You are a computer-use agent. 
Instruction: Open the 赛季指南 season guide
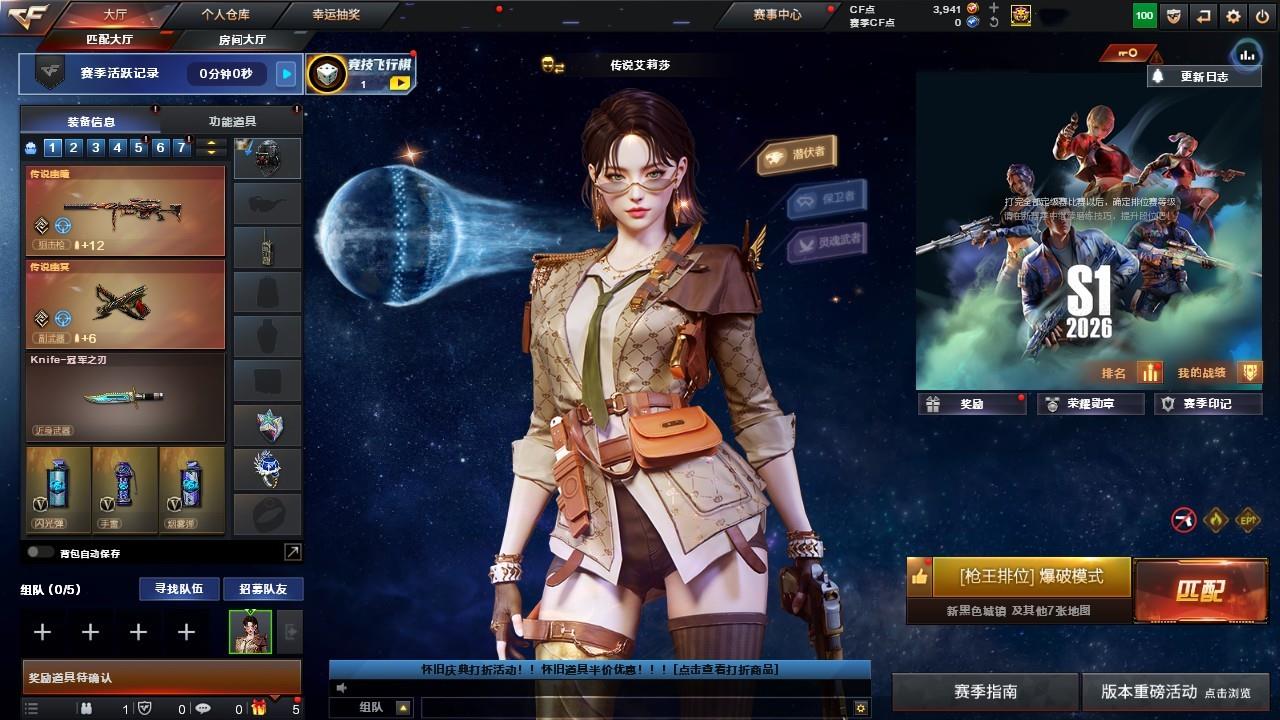click(x=985, y=691)
